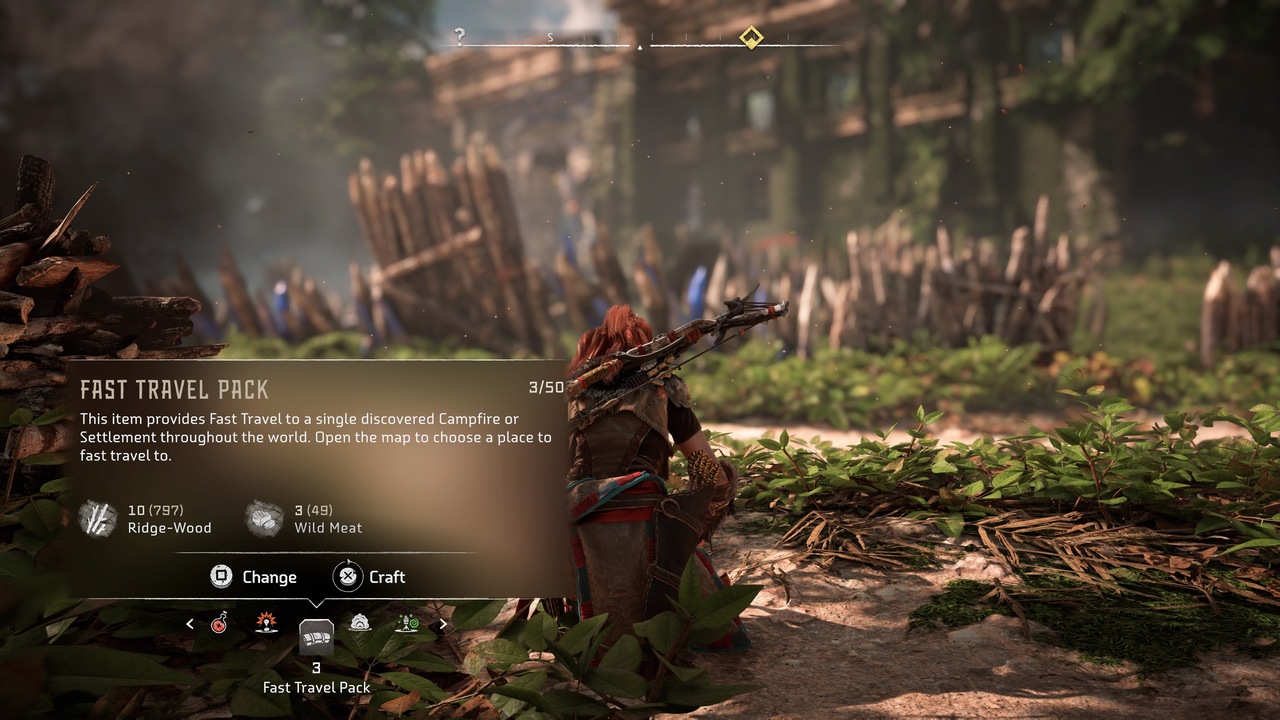Click the Ridge-Wood resource icon
This screenshot has height=720, width=1280.
[x=98, y=519]
